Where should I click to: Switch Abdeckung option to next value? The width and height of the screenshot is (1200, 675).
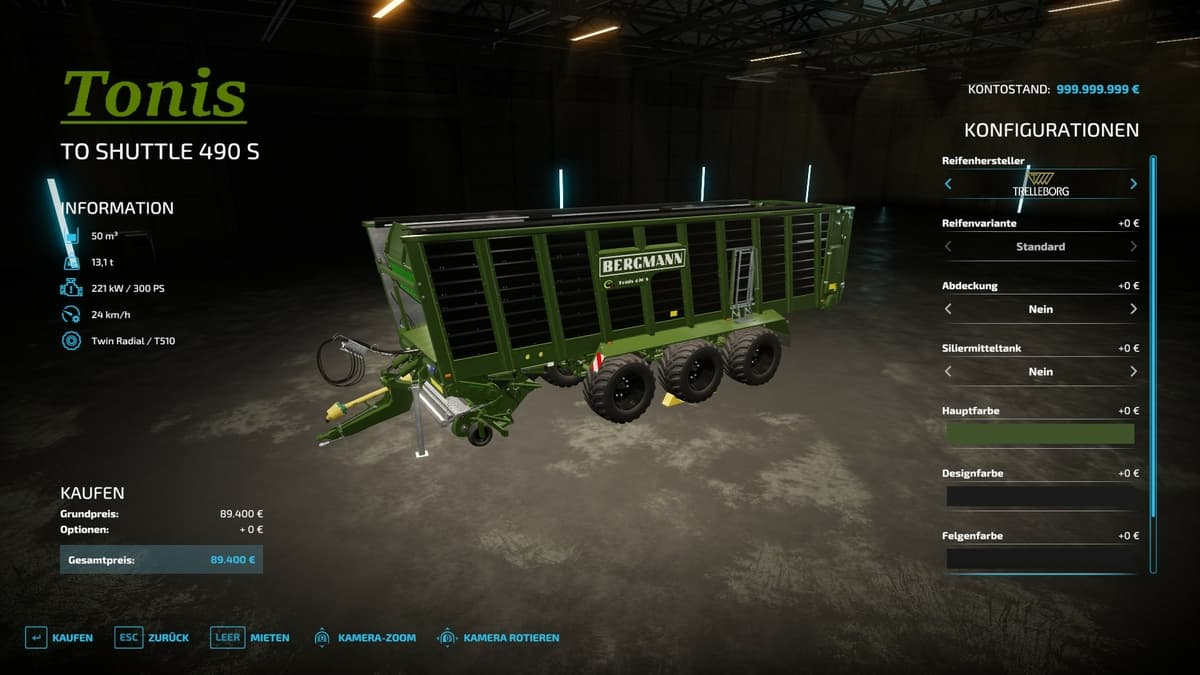1133,309
